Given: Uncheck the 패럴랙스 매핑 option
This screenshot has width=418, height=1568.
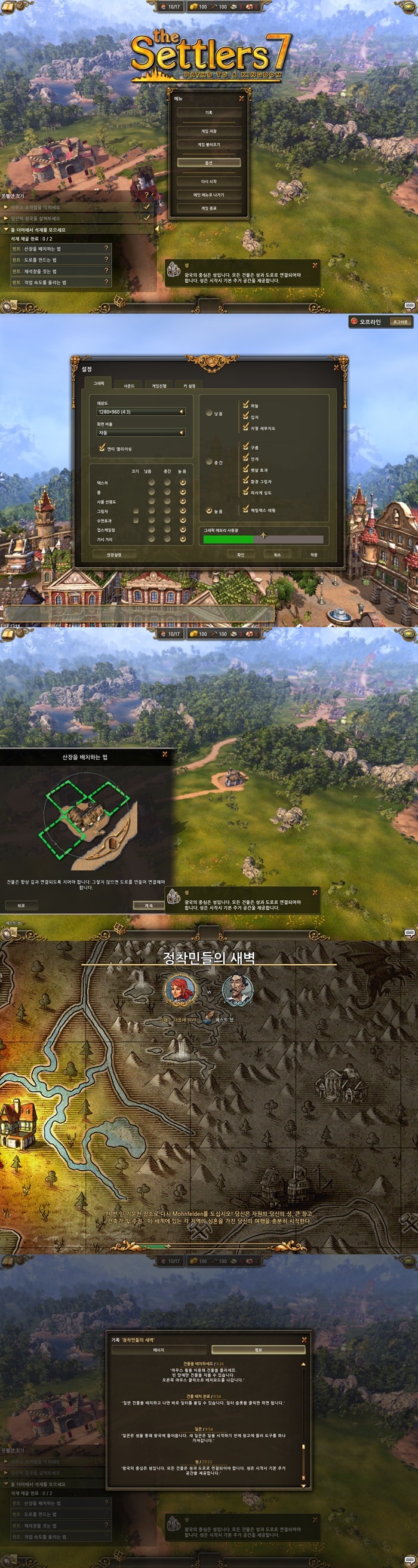Looking at the screenshot, I should pyautogui.click(x=246, y=510).
